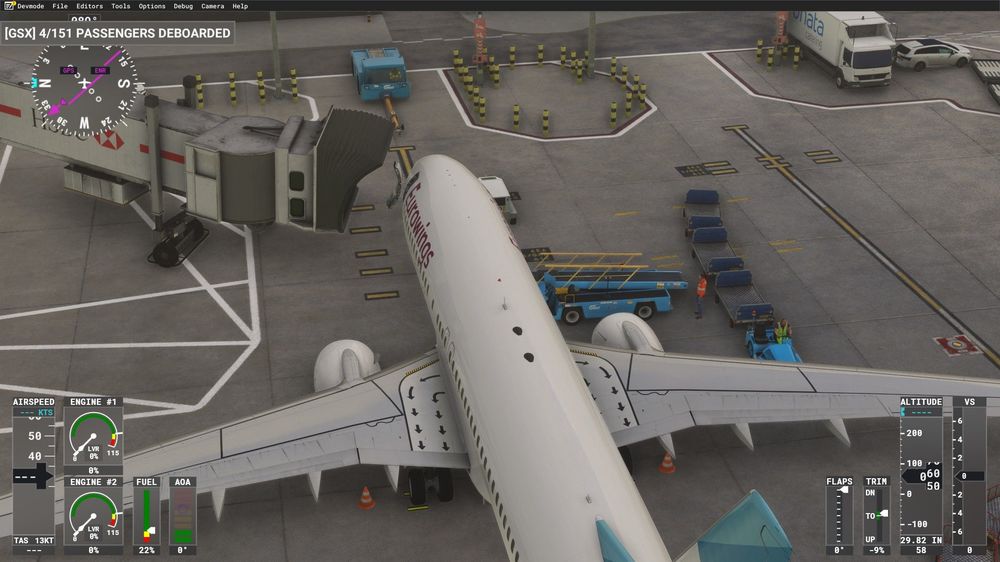Open the Tools menu
Viewport: 1000px width, 562px height.
(121, 6)
